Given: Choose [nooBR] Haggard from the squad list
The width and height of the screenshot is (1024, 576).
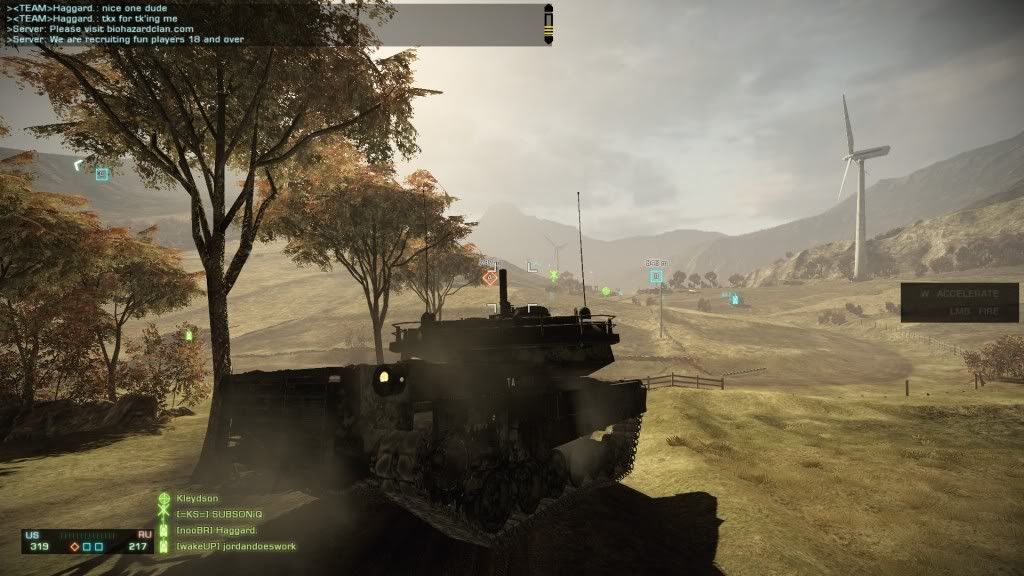Looking at the screenshot, I should click(217, 530).
